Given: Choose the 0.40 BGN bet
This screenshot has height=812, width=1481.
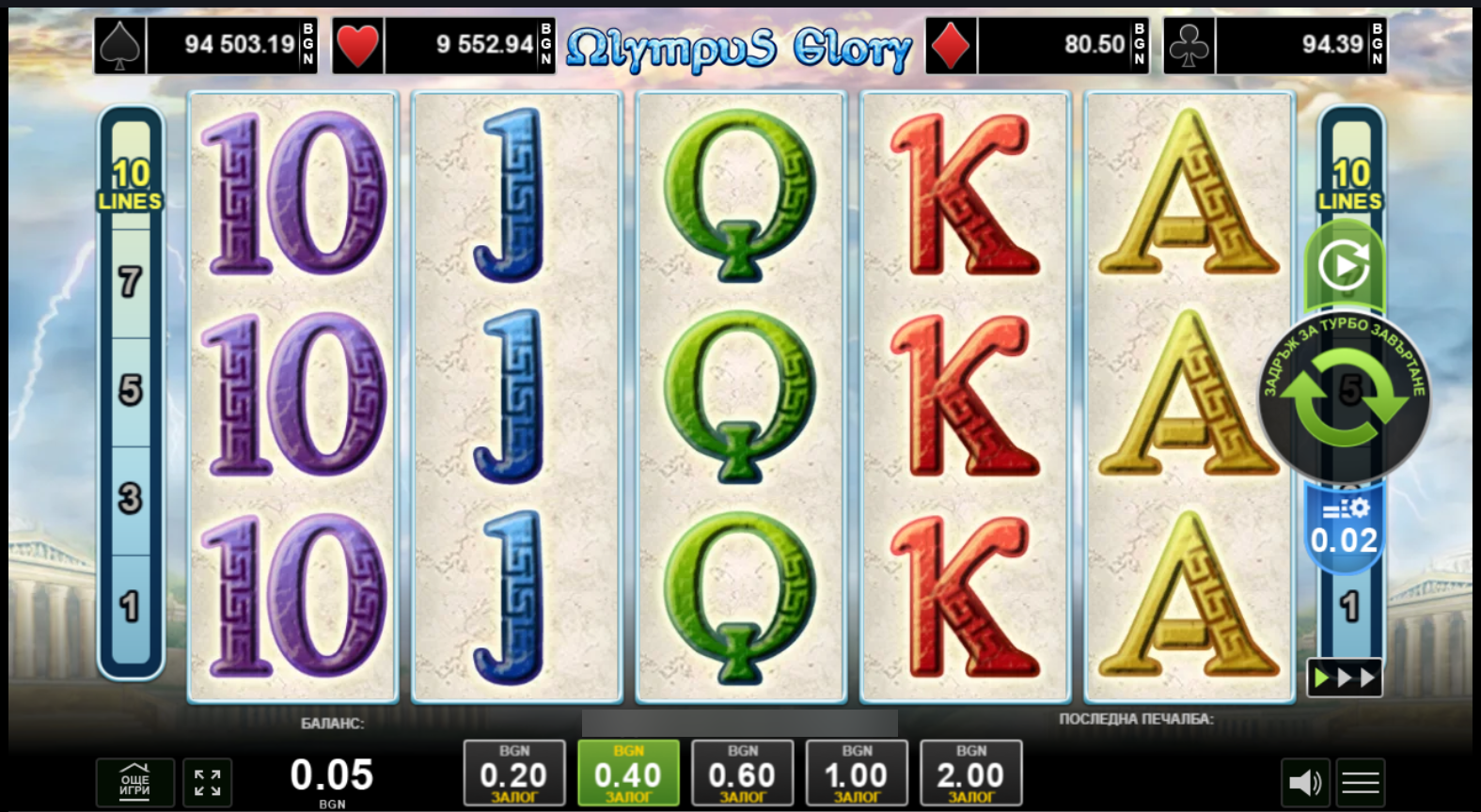Looking at the screenshot, I should pos(628,773).
